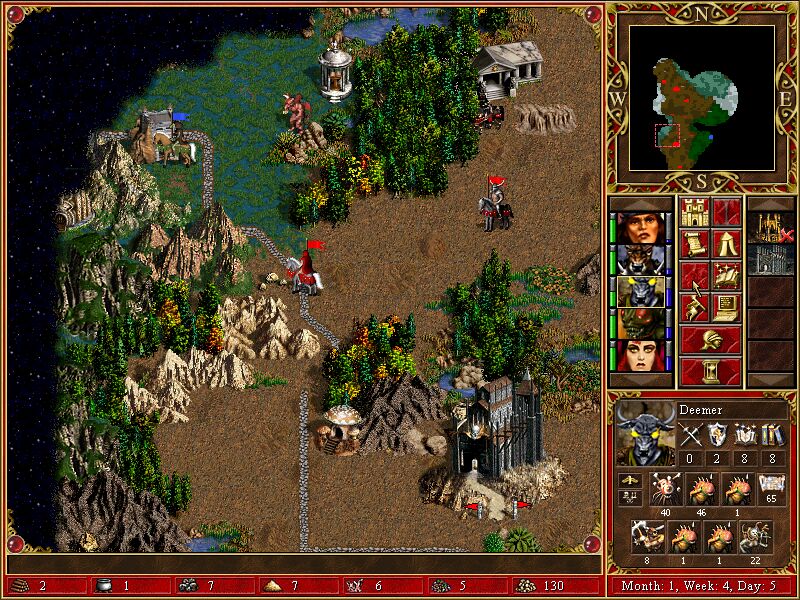
Task: Open adventure options with the digging figure button
Action: click(694, 308)
